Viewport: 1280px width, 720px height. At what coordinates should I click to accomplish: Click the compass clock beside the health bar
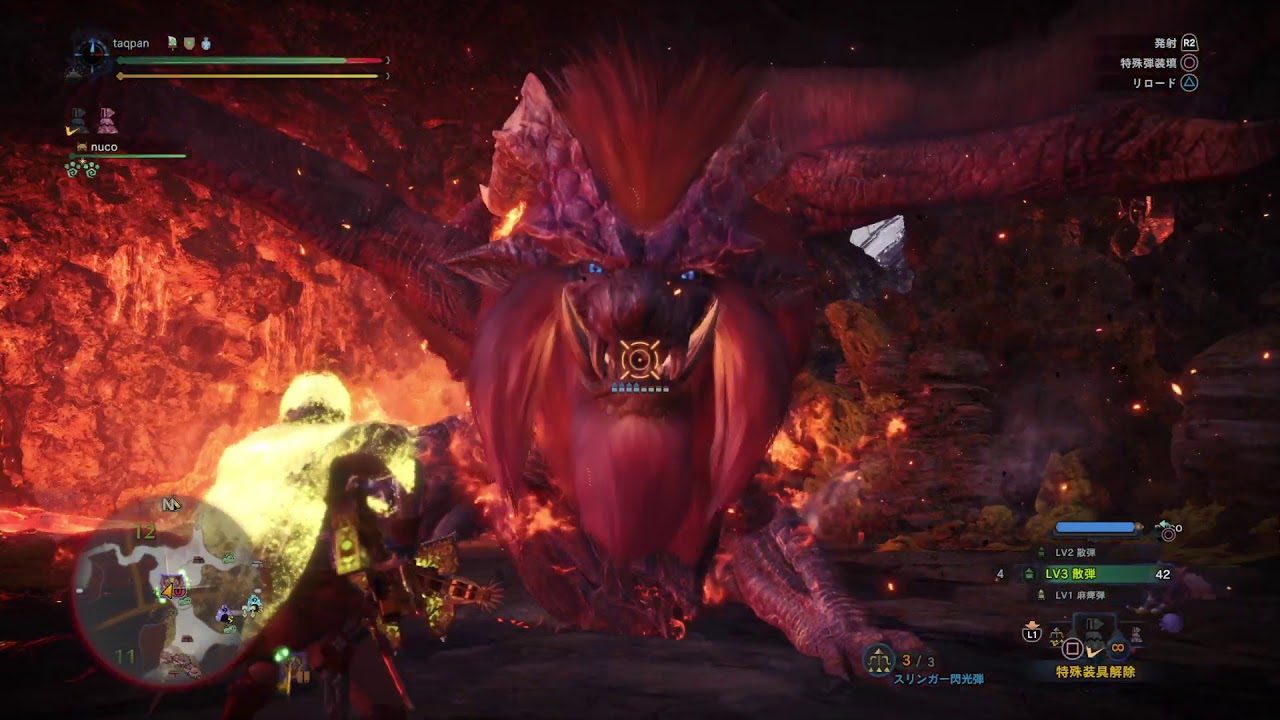(91, 55)
